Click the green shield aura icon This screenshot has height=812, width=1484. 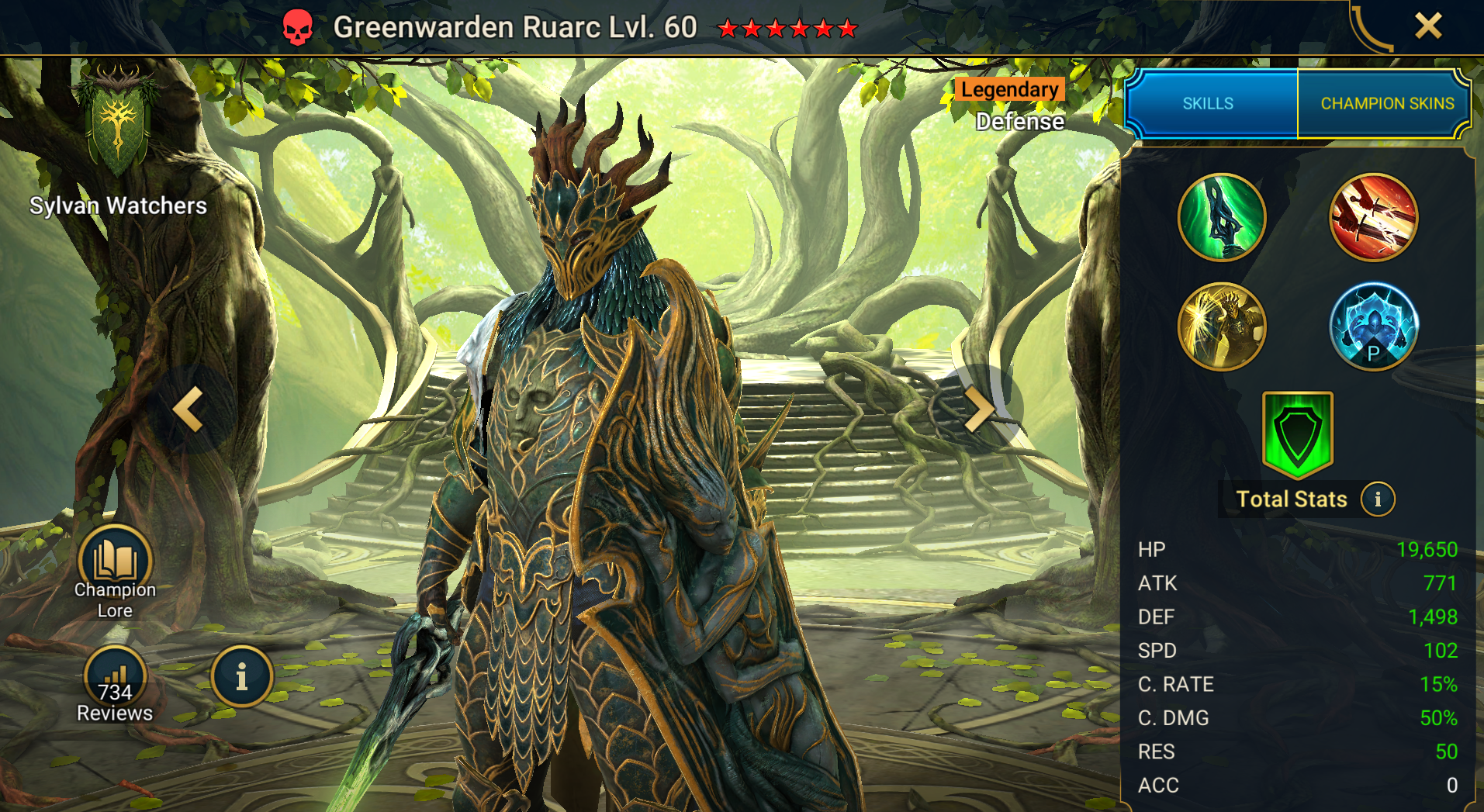[1297, 434]
